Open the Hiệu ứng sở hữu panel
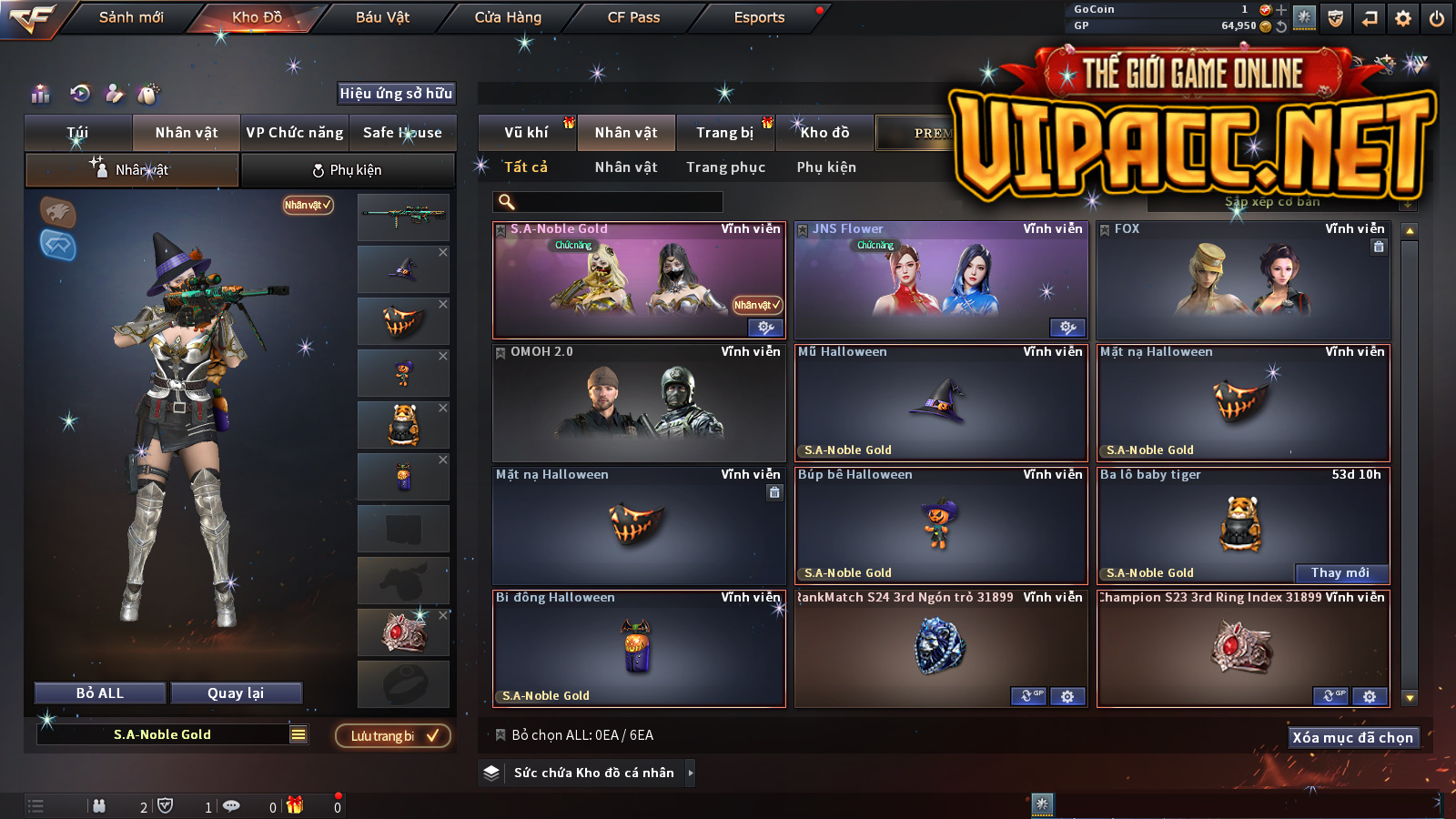1456x819 pixels. click(x=396, y=93)
